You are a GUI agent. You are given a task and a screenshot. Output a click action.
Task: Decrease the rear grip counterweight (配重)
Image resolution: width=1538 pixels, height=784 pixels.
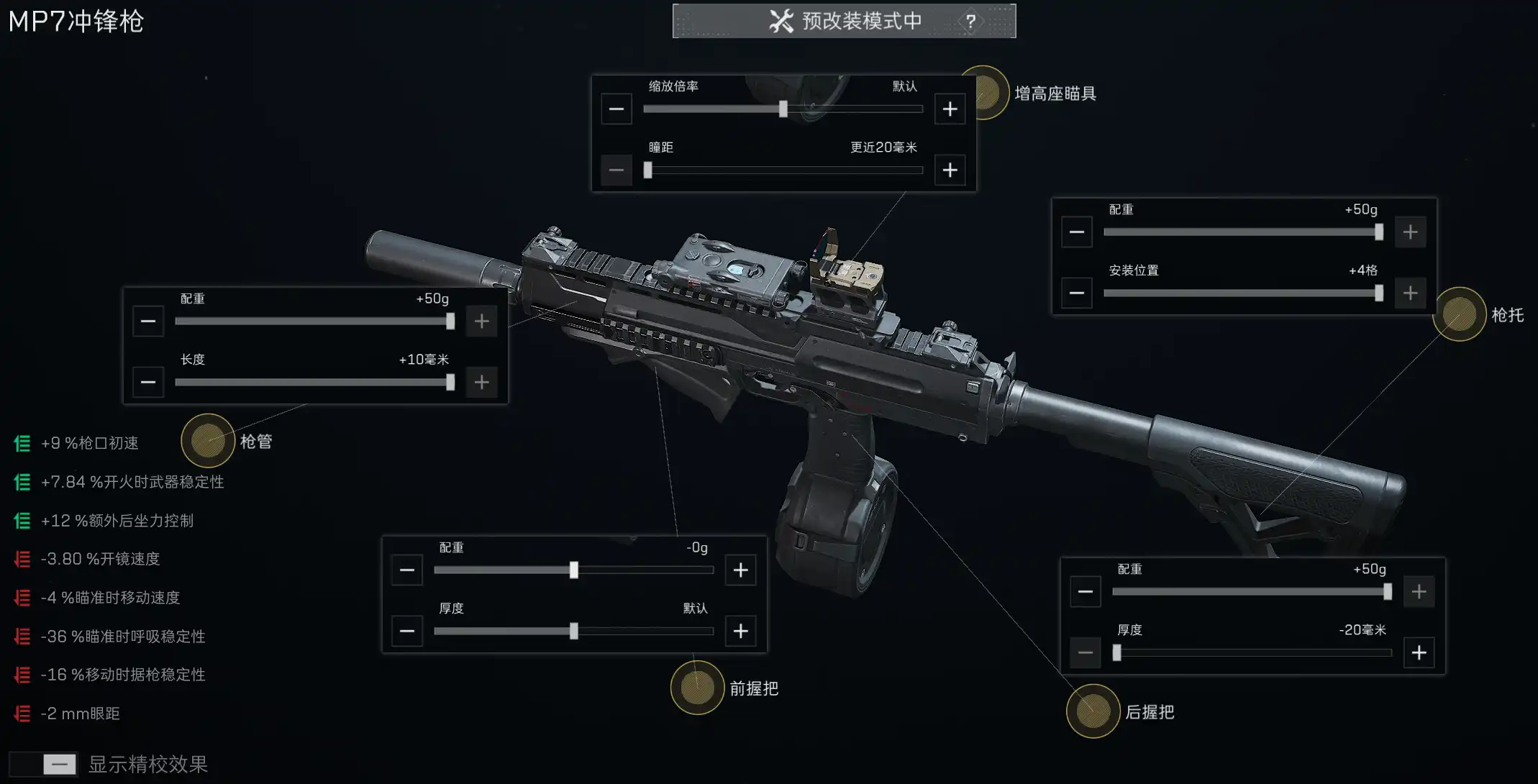click(1086, 592)
